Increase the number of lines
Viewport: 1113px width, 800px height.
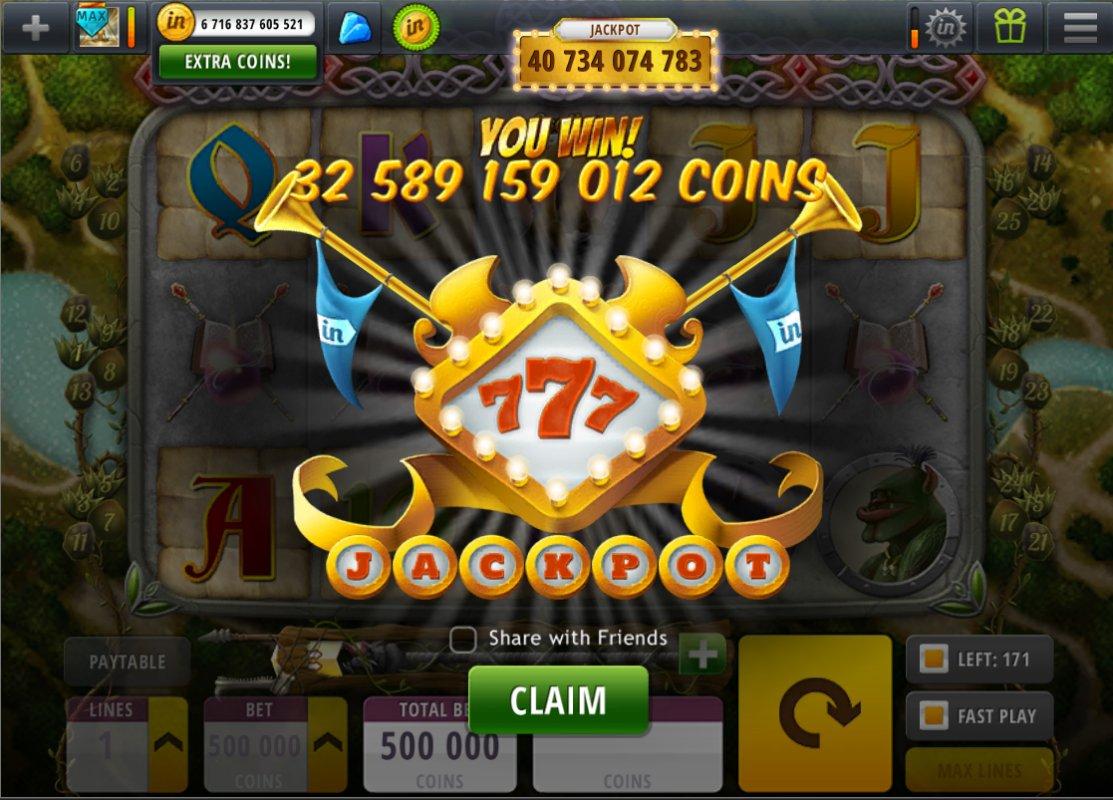pos(168,742)
